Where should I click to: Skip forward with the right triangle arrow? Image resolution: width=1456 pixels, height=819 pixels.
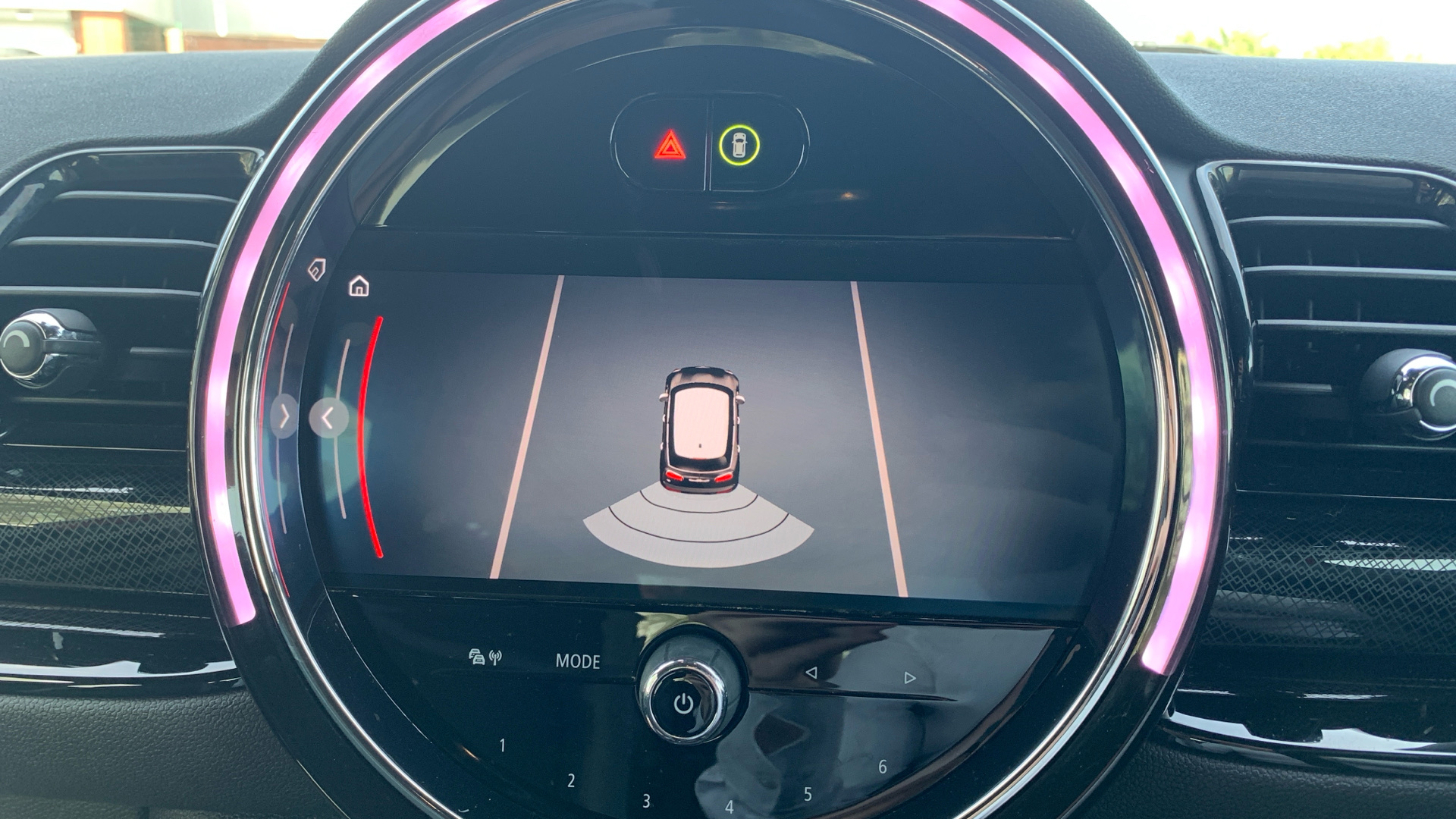(910, 677)
